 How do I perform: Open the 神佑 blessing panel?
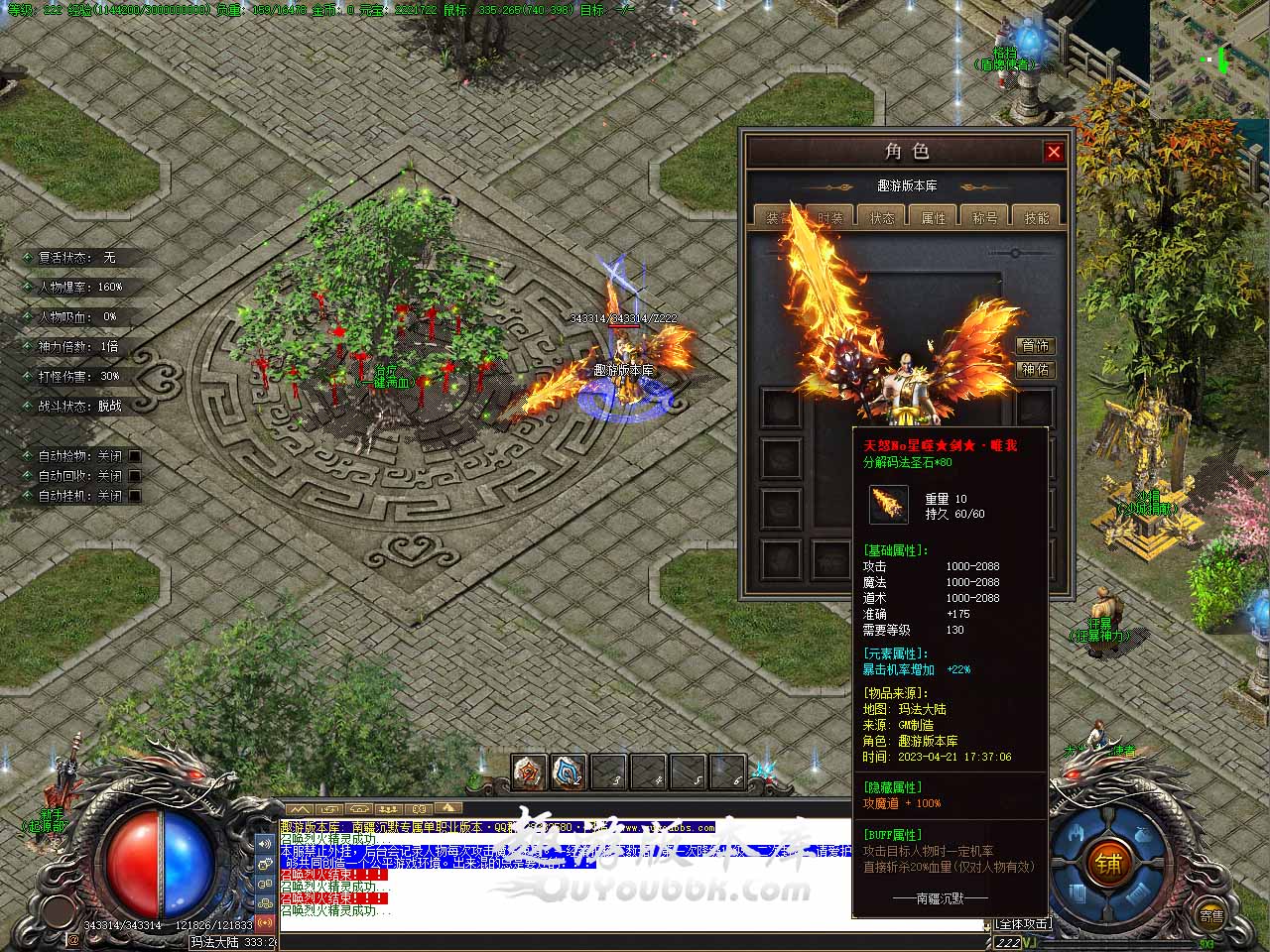click(1036, 370)
